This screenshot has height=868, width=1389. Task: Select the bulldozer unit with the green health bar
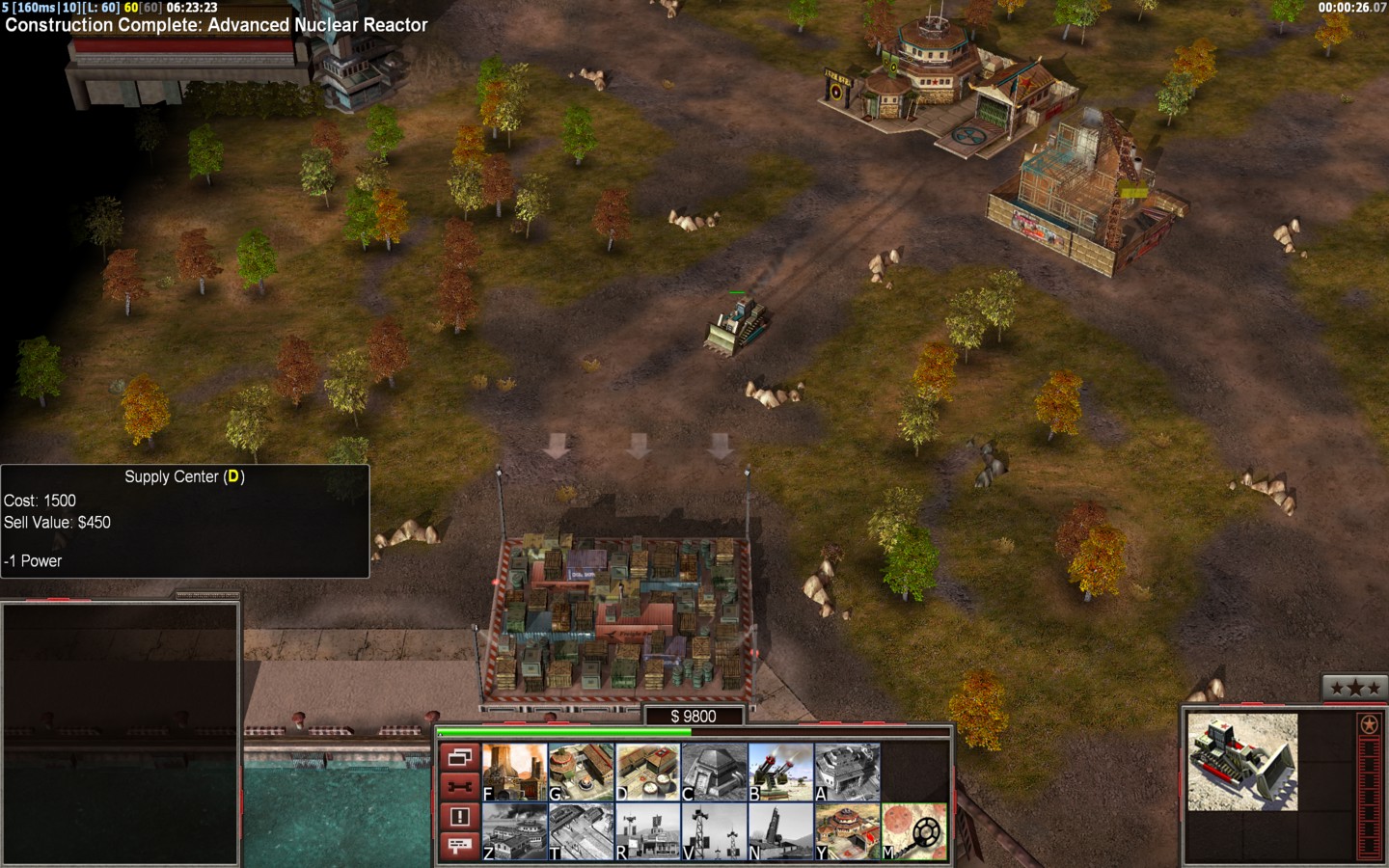tap(737, 324)
